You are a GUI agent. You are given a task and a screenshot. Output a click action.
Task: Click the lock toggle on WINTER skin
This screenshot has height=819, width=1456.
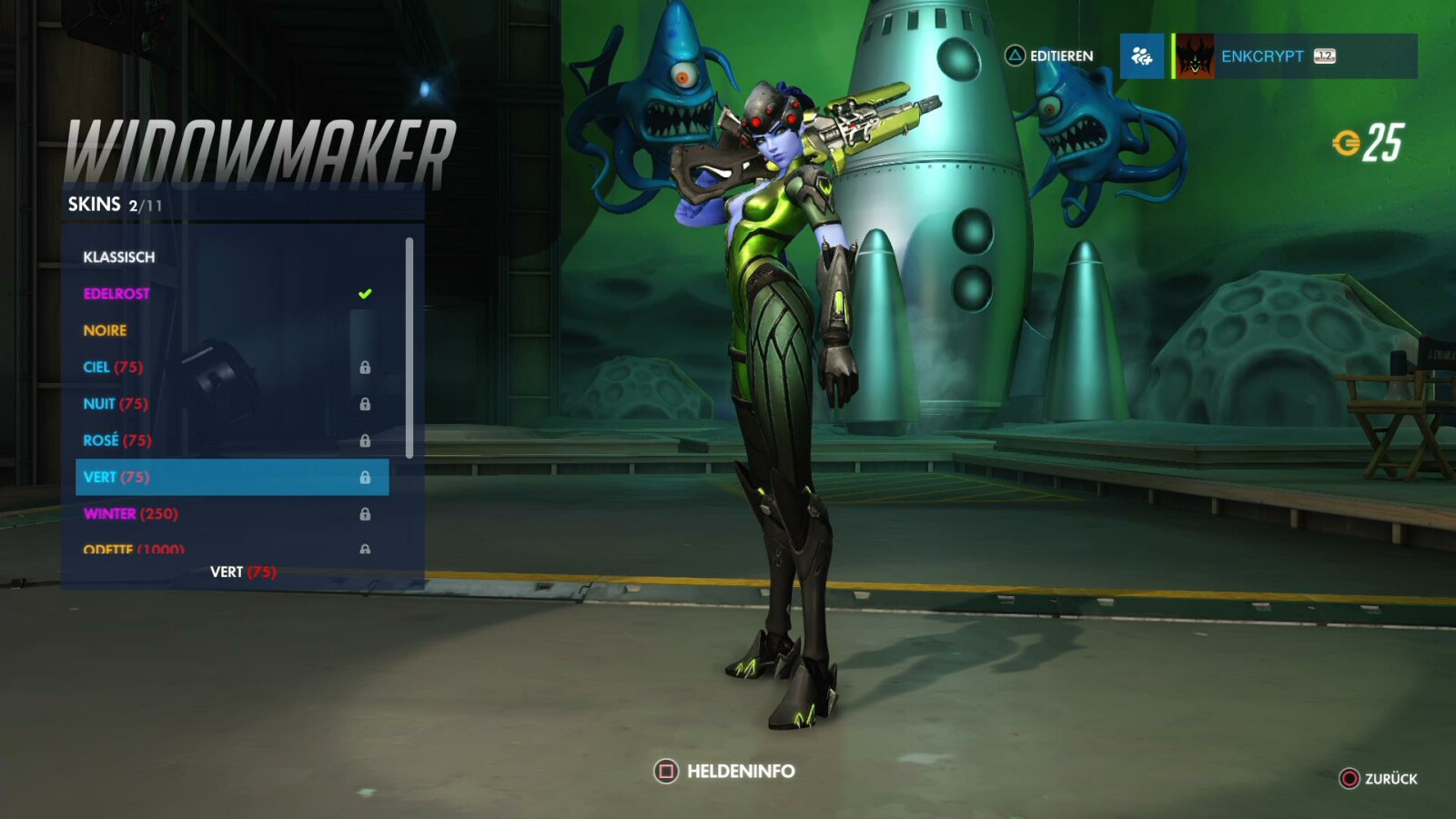[368, 512]
